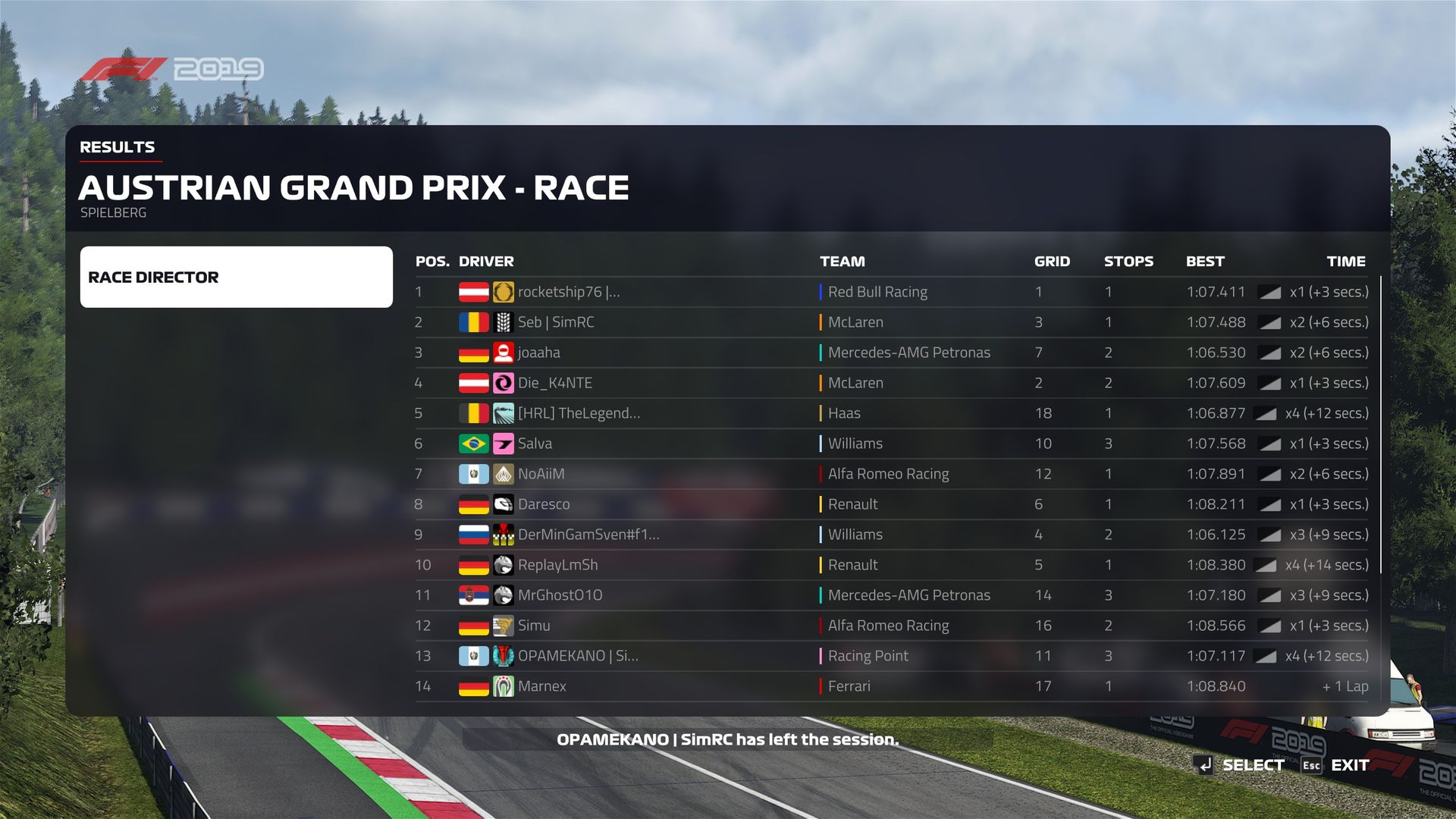Click the Select button label
The image size is (1456, 819).
pyautogui.click(x=1253, y=765)
